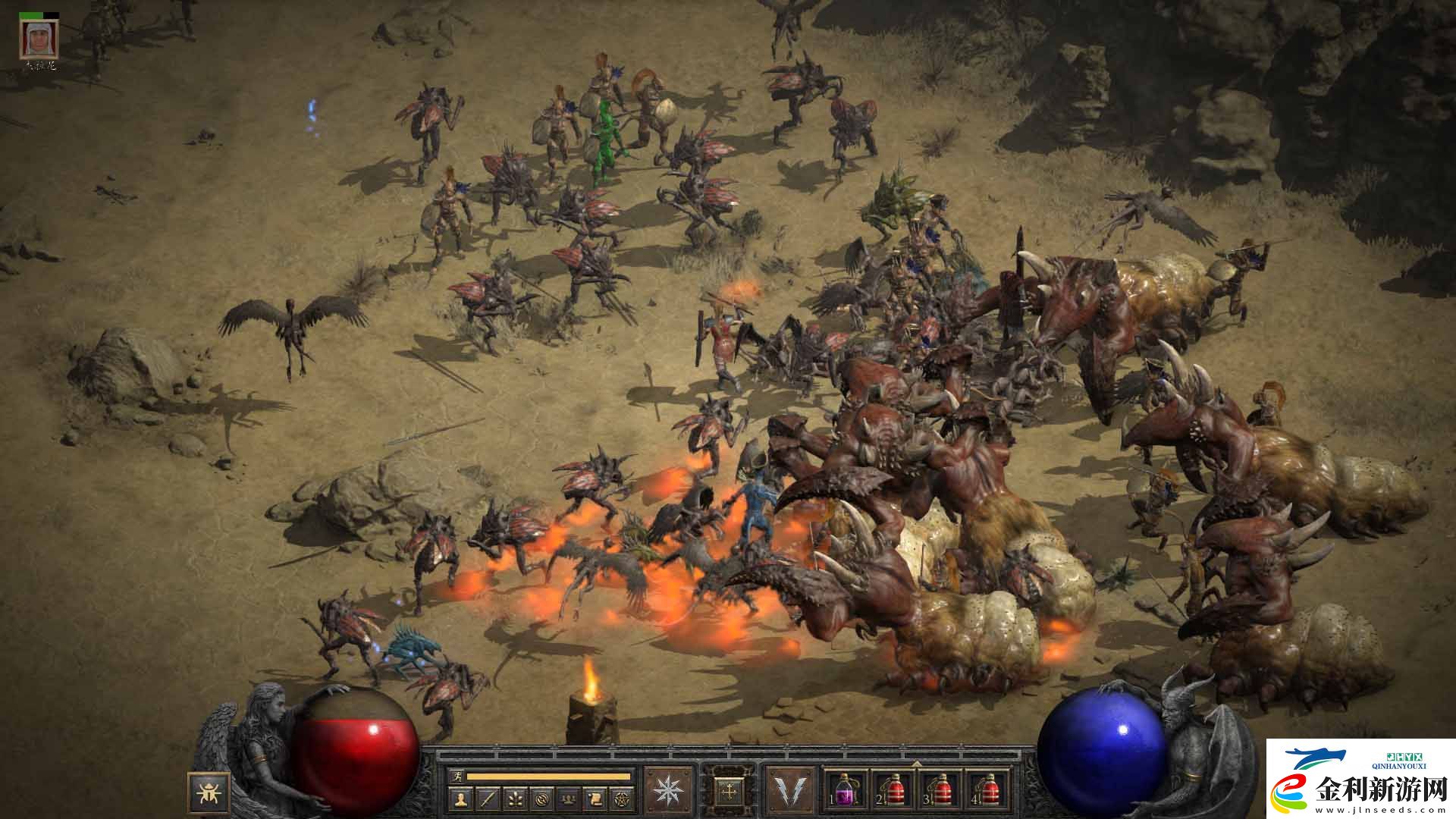Toggle the mini panel cross button
Viewport: 1456px width, 819px height.
(730, 791)
